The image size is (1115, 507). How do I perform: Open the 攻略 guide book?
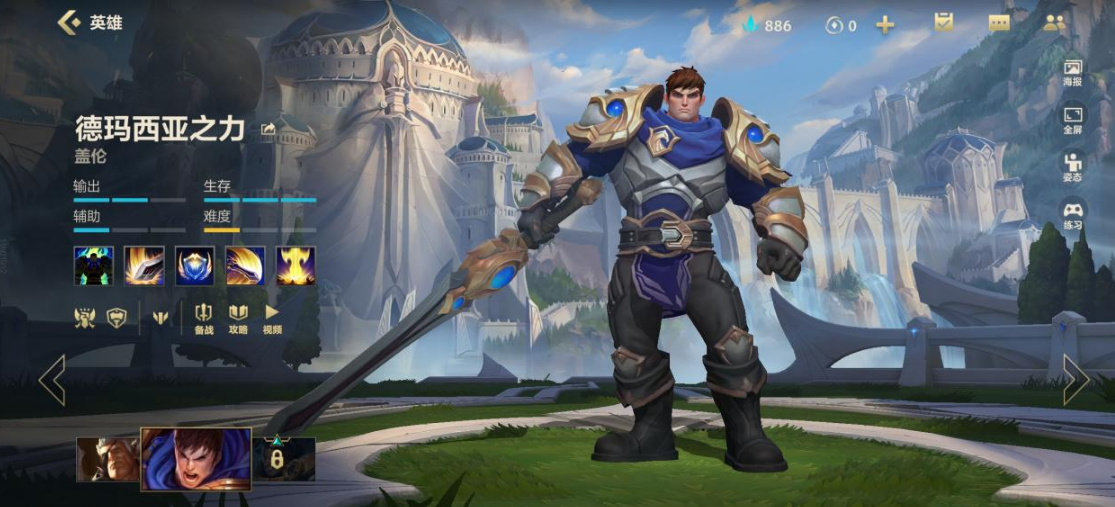pyautogui.click(x=238, y=319)
